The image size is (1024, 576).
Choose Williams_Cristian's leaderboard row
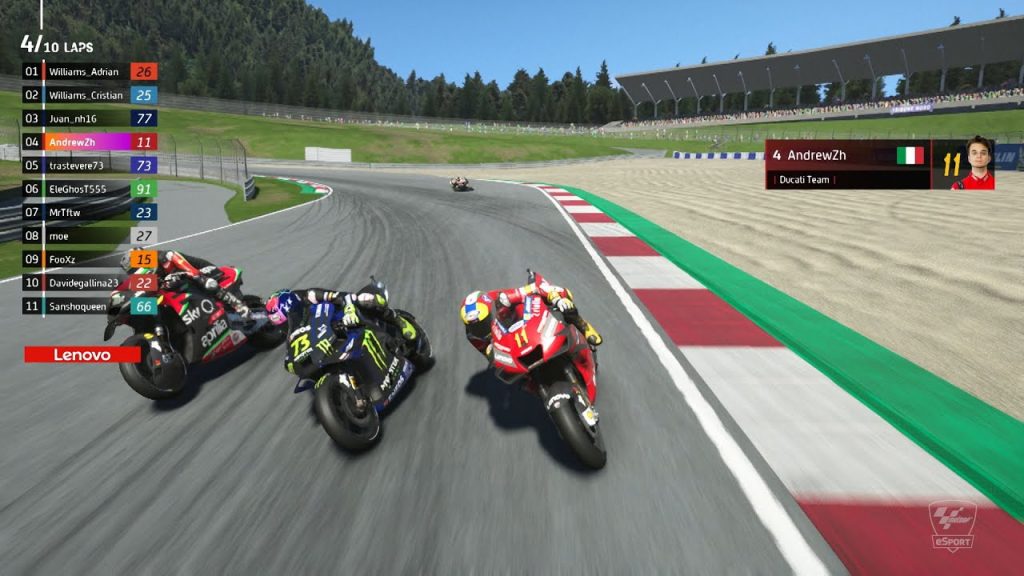[x=86, y=95]
